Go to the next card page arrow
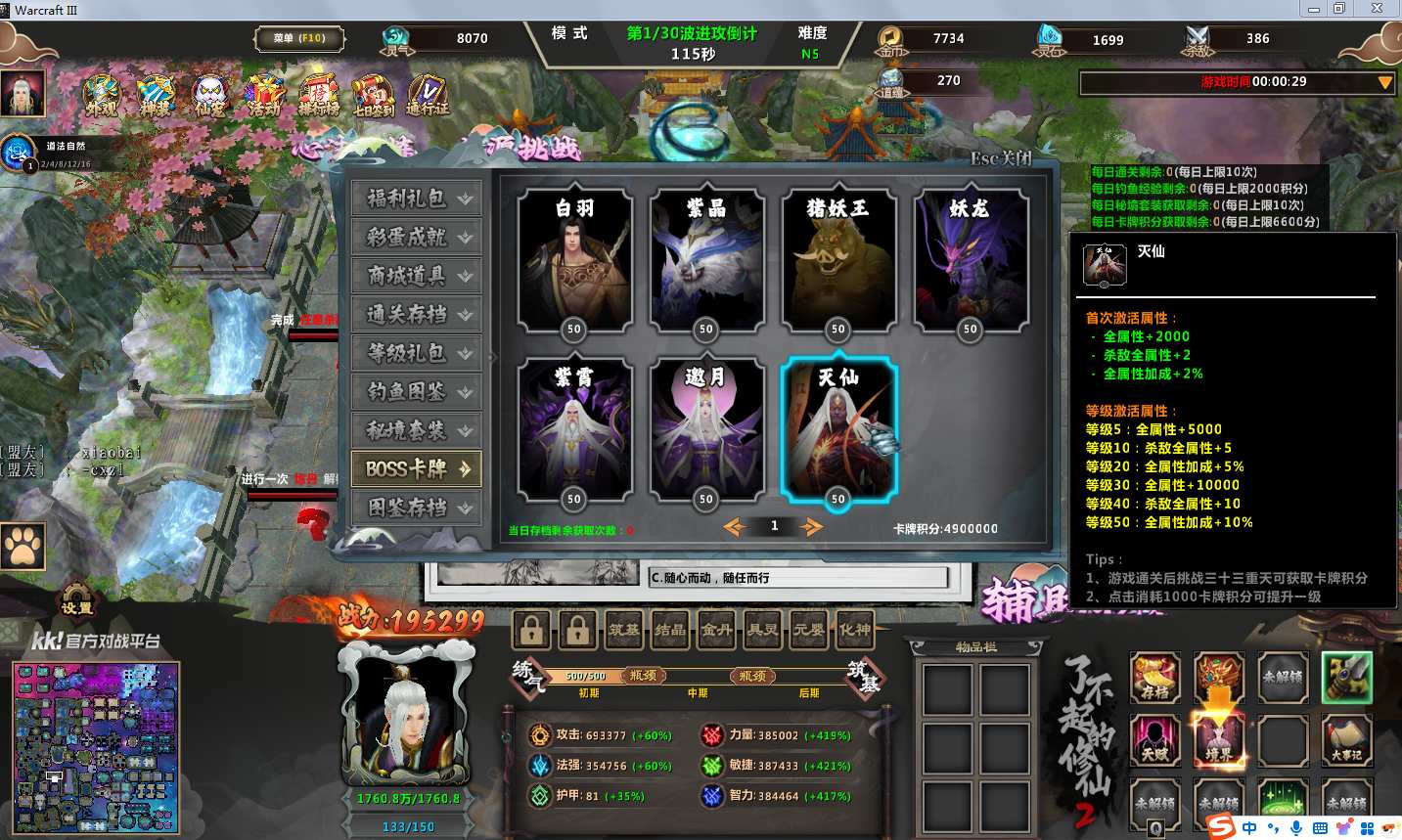Screen dimensions: 1402x840 pyautogui.click(x=811, y=528)
